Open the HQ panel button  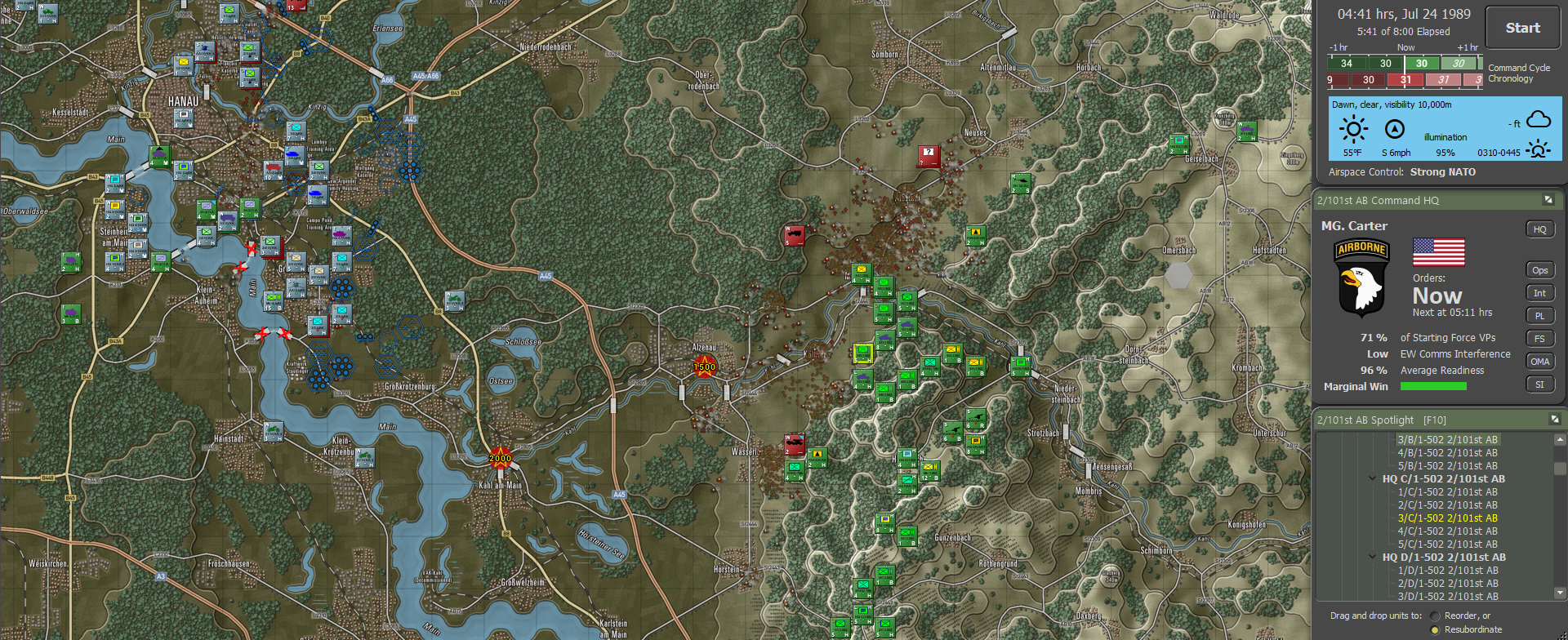pyautogui.click(x=1539, y=229)
